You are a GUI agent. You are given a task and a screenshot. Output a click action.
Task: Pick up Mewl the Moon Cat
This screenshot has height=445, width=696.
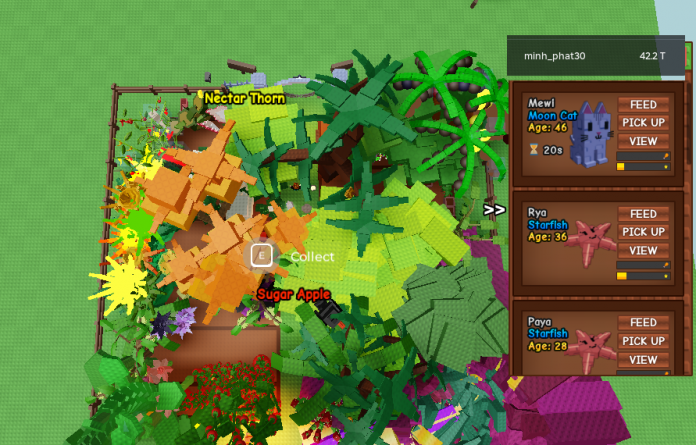(643, 123)
